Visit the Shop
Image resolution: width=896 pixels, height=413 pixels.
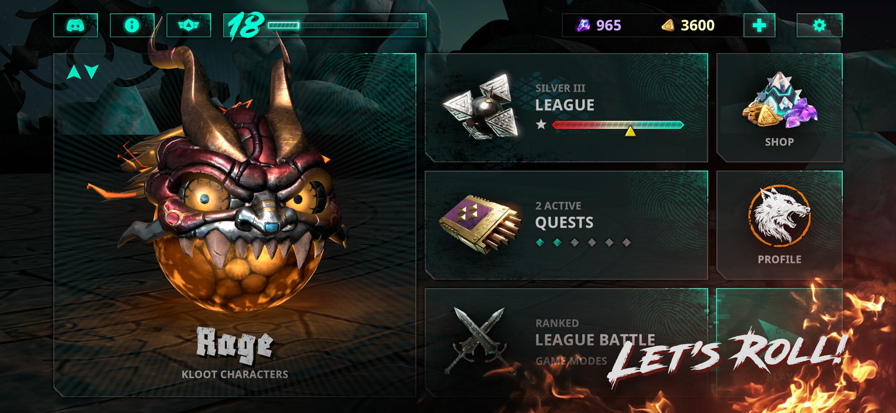pos(779,107)
